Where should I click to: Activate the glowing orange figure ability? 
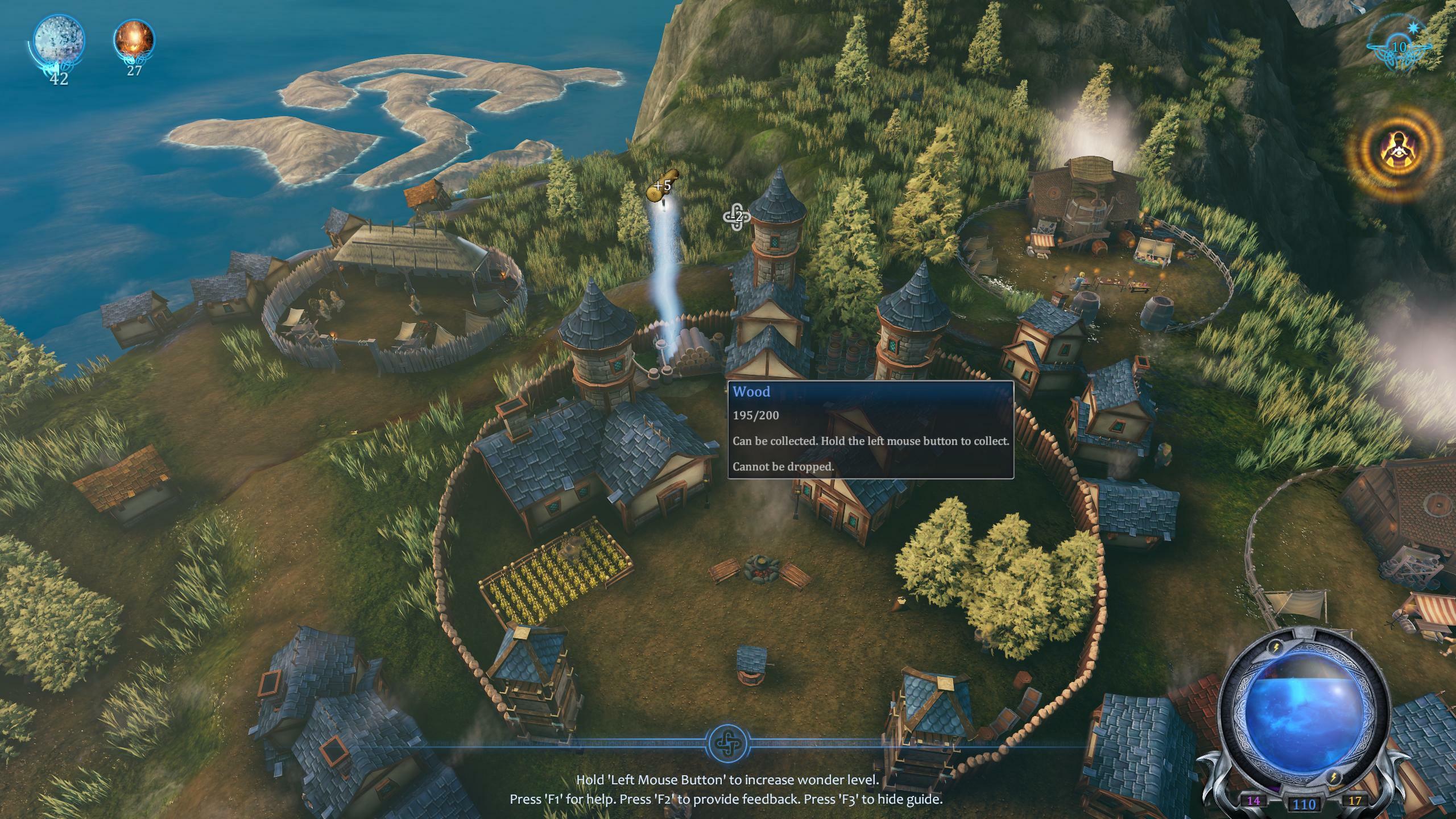pyautogui.click(x=1395, y=155)
